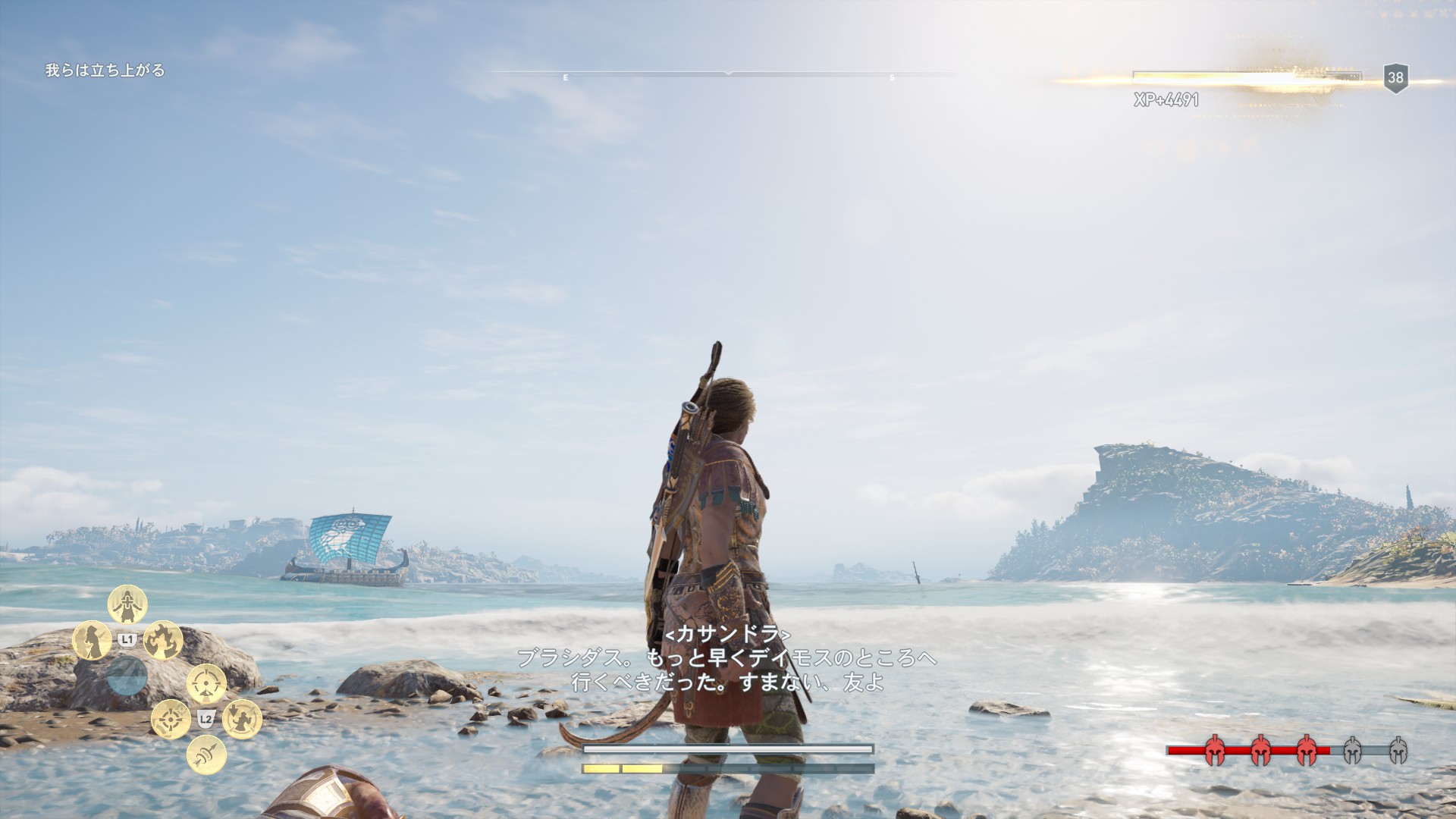Activate the crosshair with eye shot ability
The image size is (1456, 819).
coord(206,684)
